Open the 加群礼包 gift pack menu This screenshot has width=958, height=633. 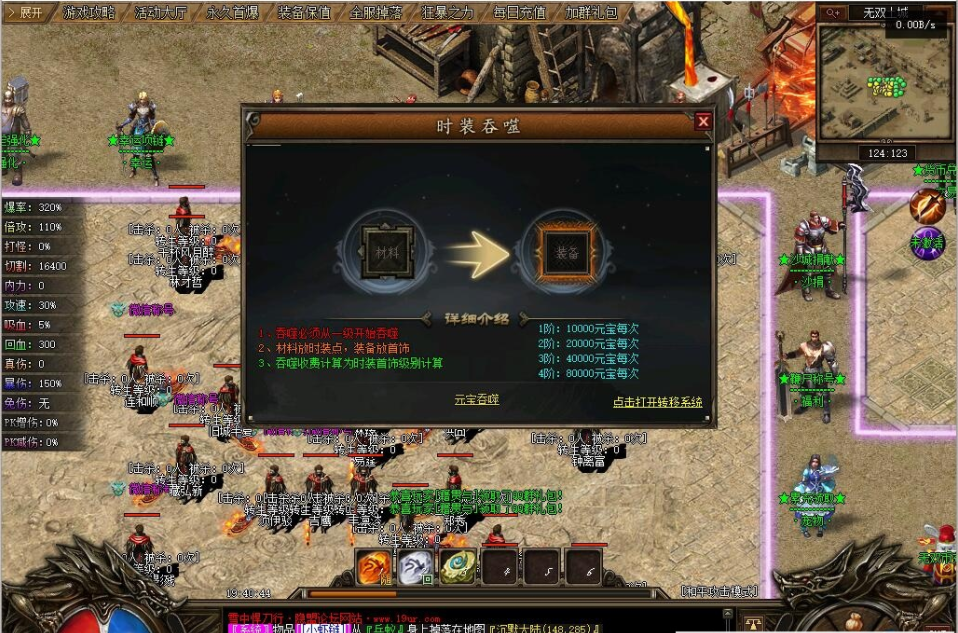point(591,12)
